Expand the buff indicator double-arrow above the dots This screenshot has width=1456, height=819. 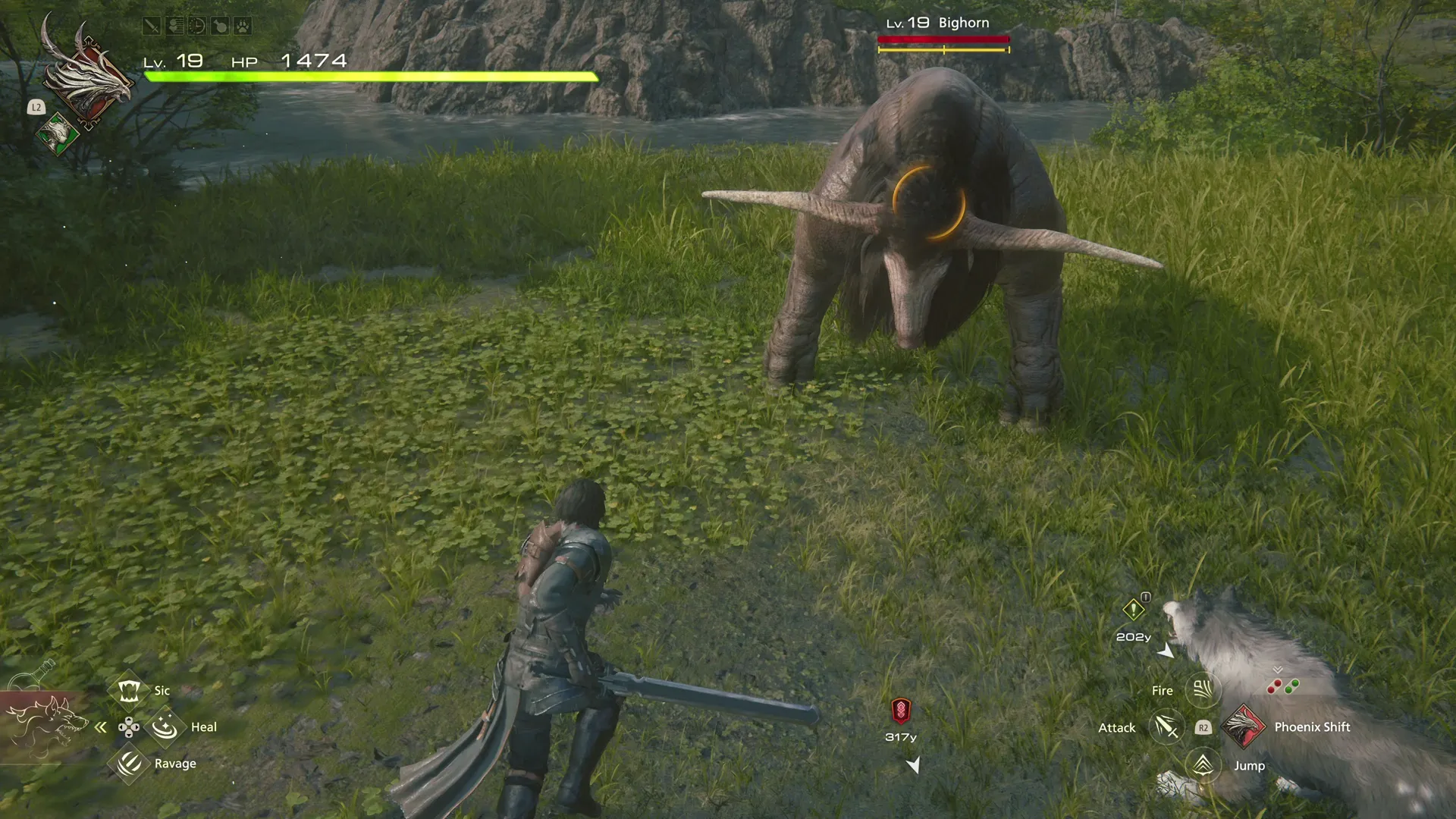(1279, 670)
